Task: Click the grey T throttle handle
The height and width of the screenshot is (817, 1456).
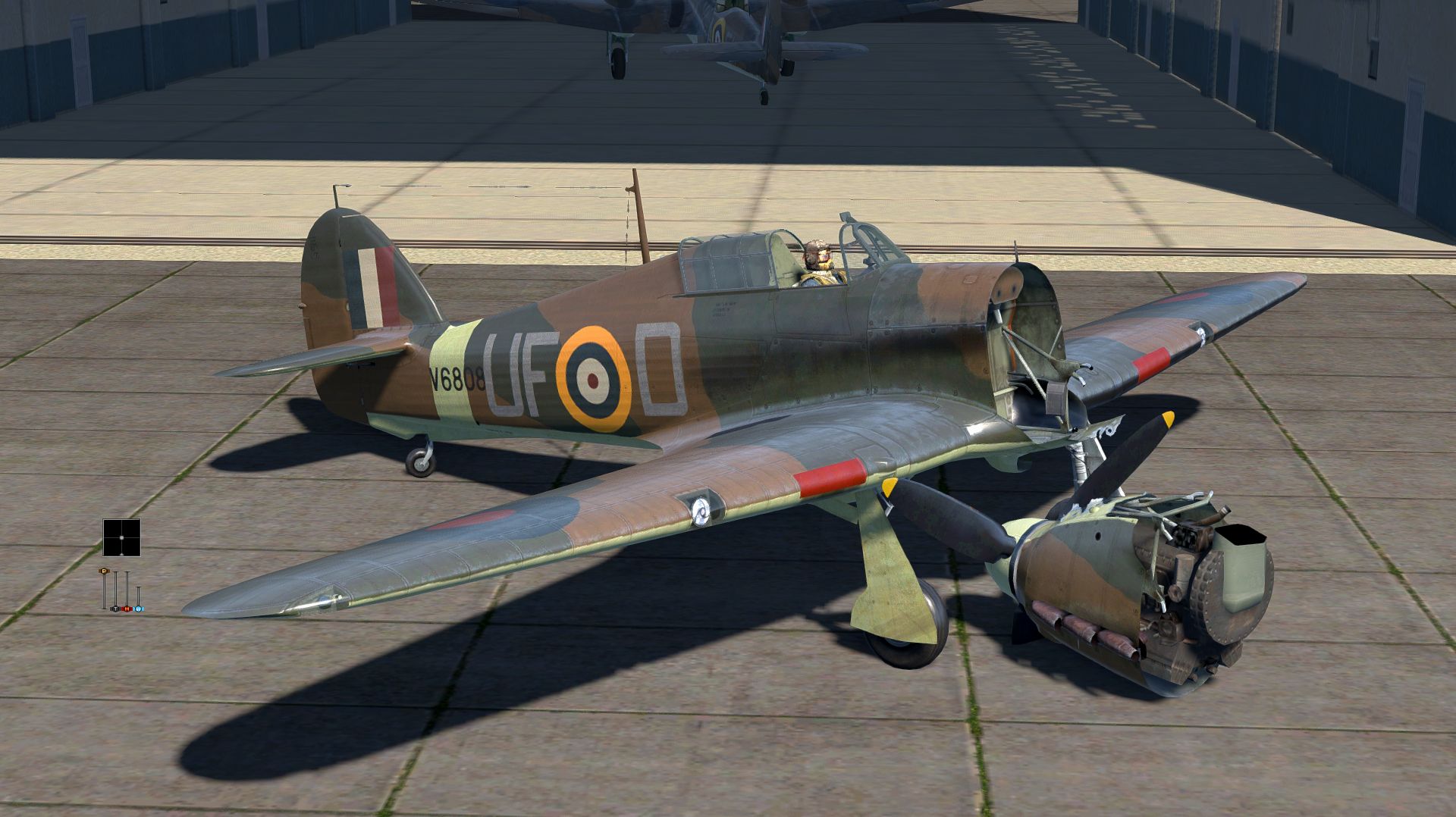Action: click(115, 608)
